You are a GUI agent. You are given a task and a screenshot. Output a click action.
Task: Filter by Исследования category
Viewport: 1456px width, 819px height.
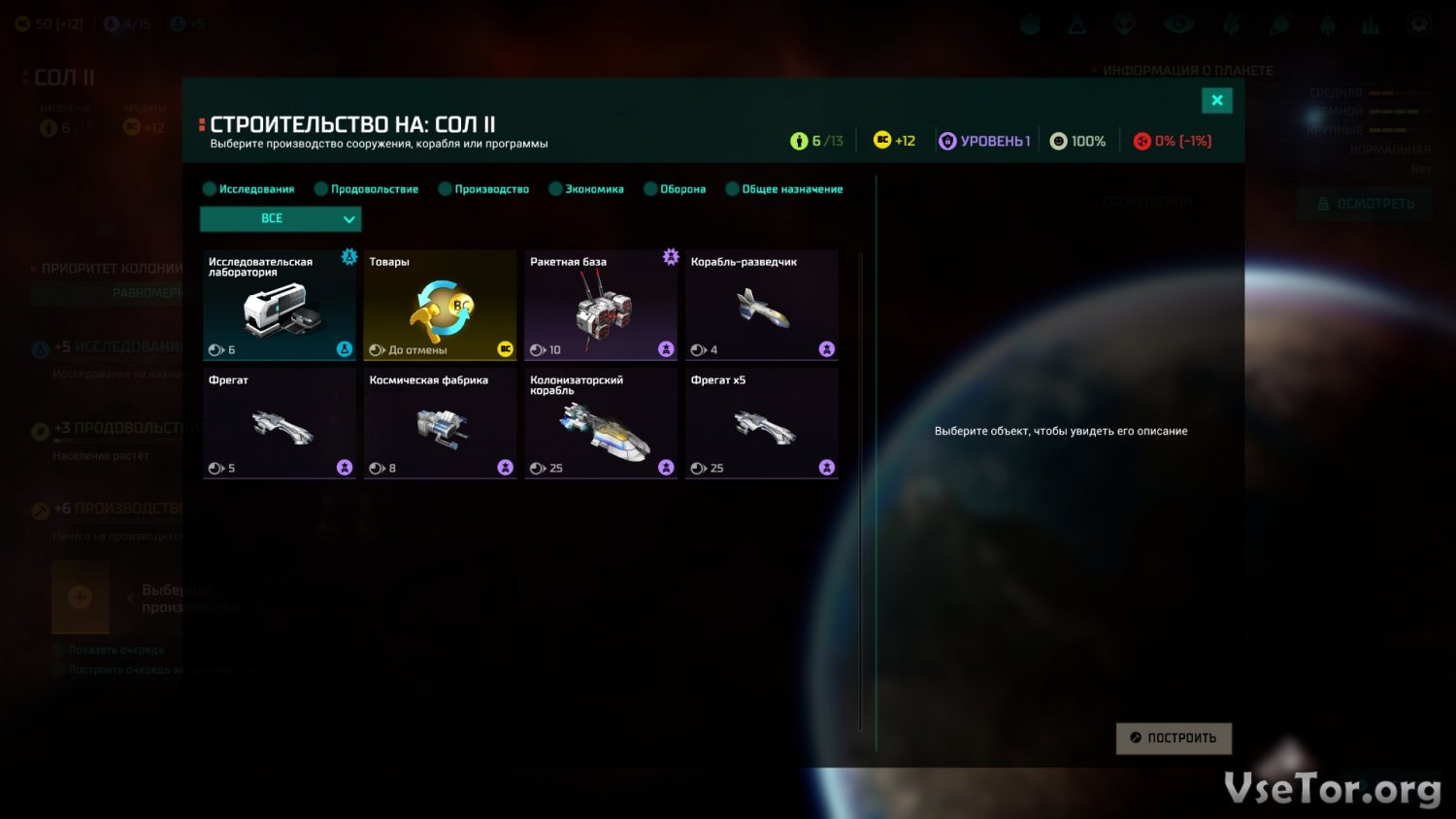coord(248,189)
